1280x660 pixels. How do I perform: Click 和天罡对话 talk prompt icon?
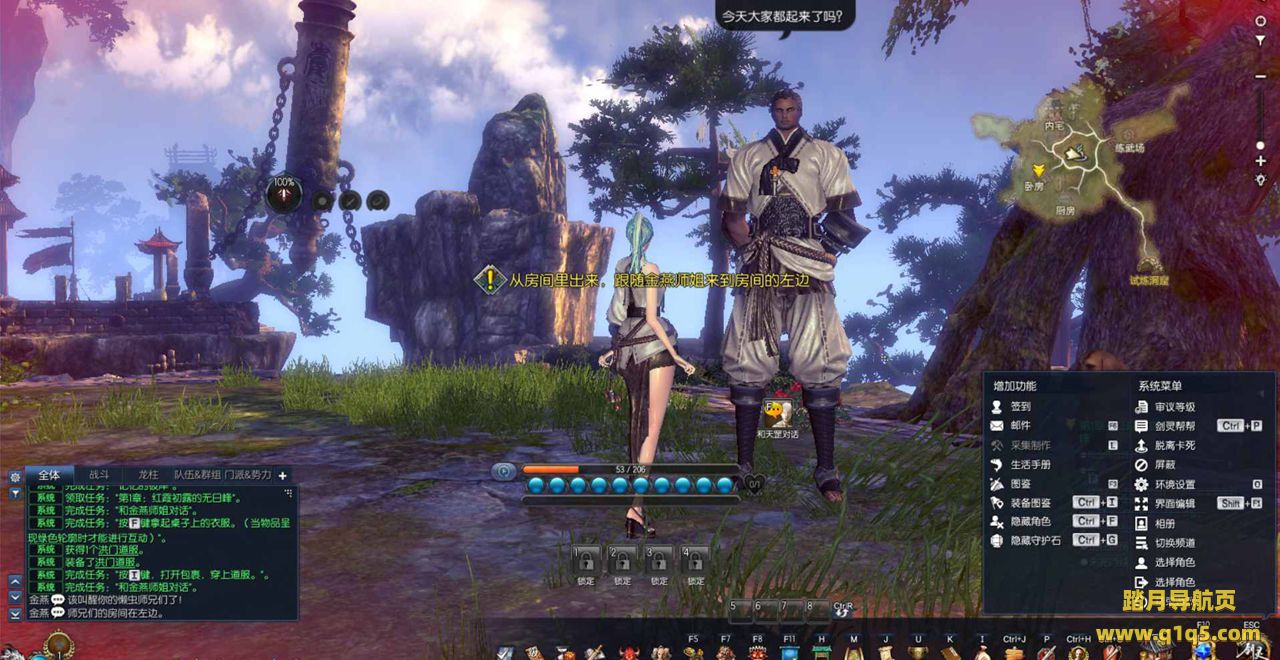777,413
